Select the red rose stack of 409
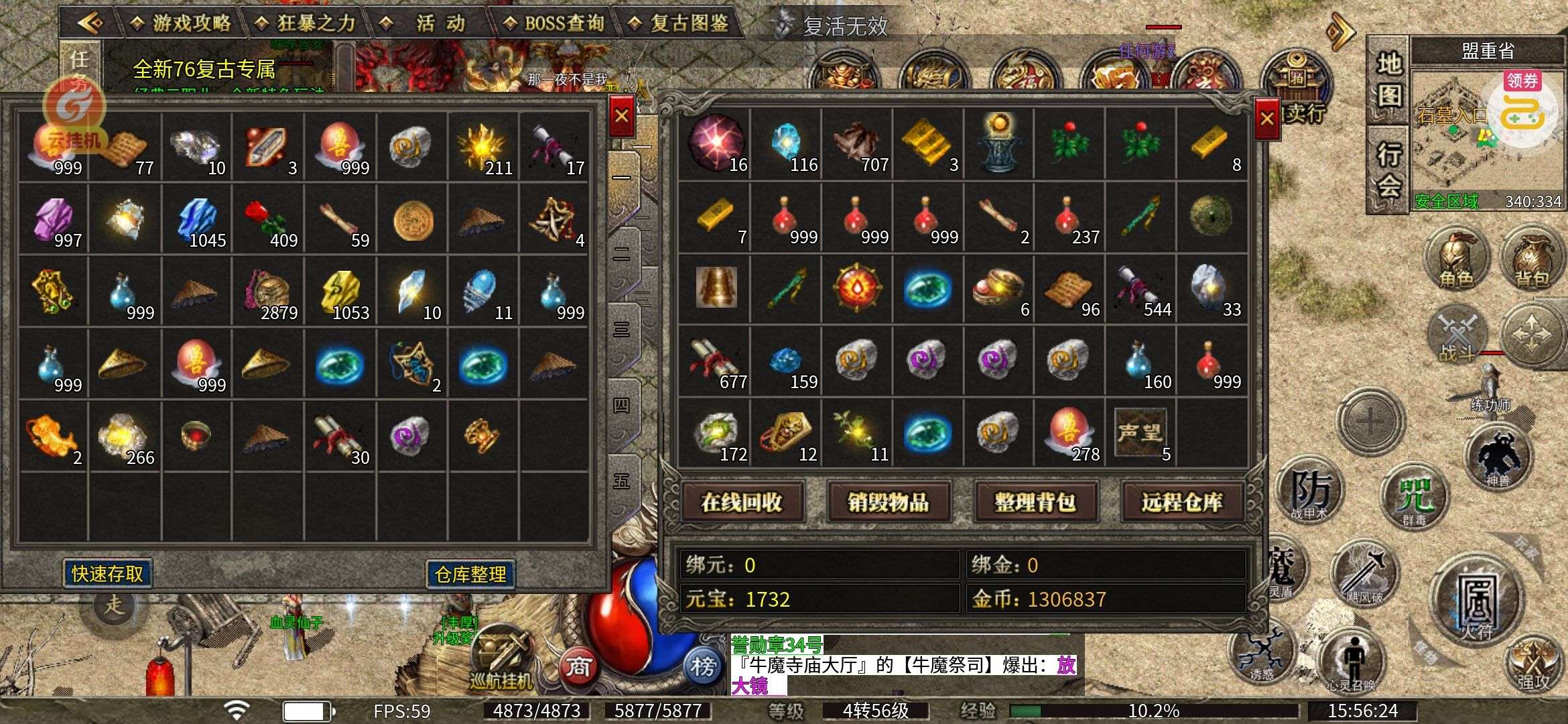The image size is (1568, 724). point(267,219)
